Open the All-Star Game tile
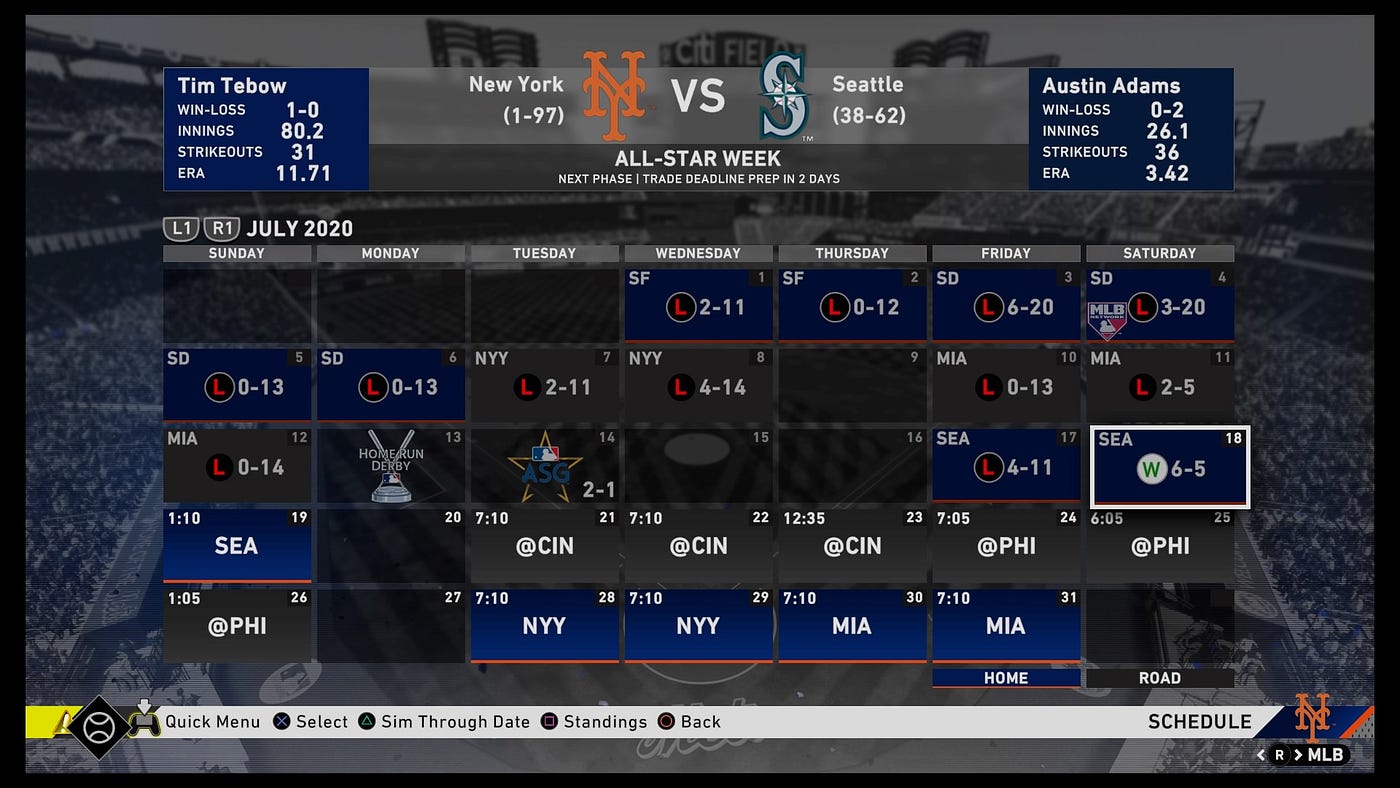Screen dimensions: 1400x788 (x=544, y=466)
